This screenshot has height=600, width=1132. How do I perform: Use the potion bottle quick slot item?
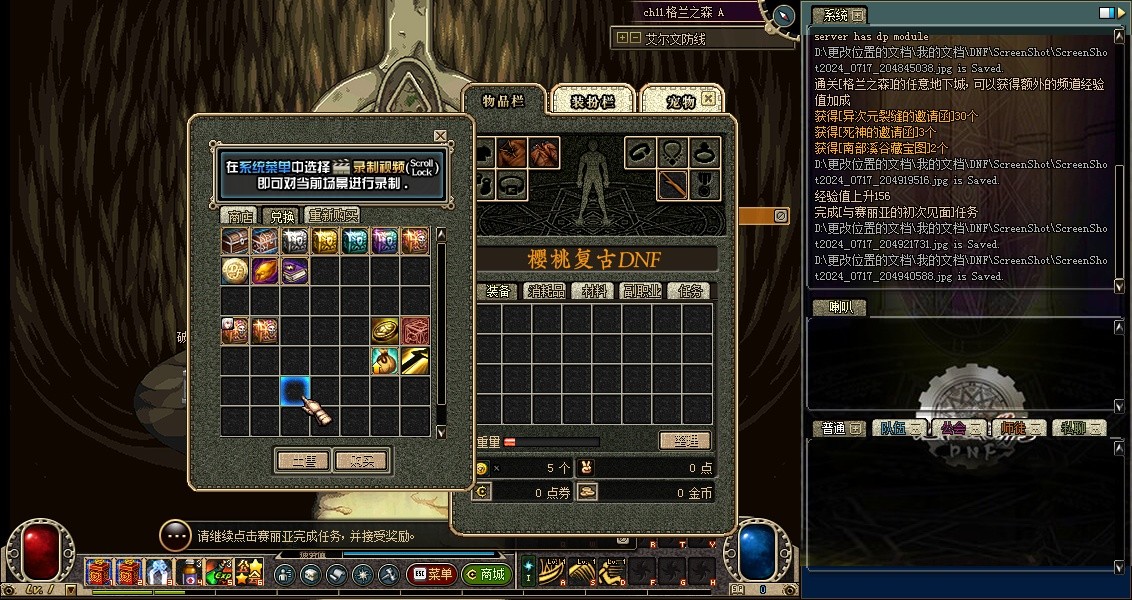coord(188,572)
